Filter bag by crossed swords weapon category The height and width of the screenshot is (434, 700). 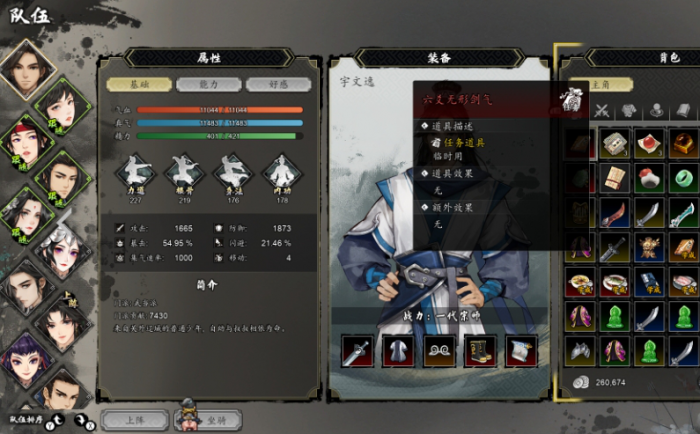coord(602,110)
